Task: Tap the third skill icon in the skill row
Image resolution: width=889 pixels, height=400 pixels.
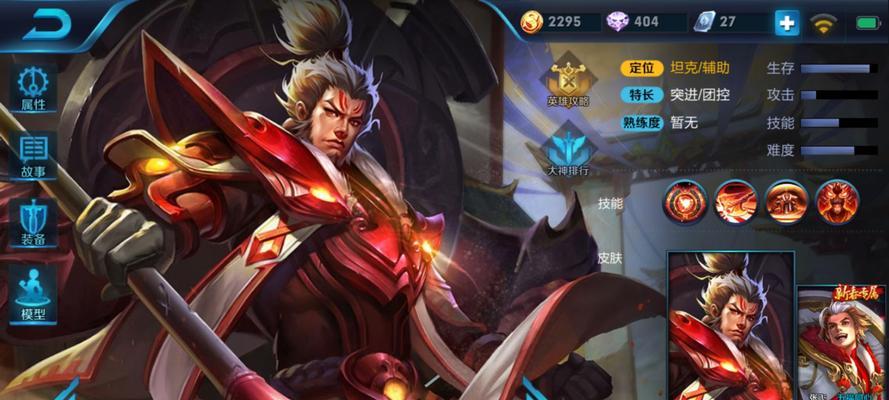Action: [786, 202]
